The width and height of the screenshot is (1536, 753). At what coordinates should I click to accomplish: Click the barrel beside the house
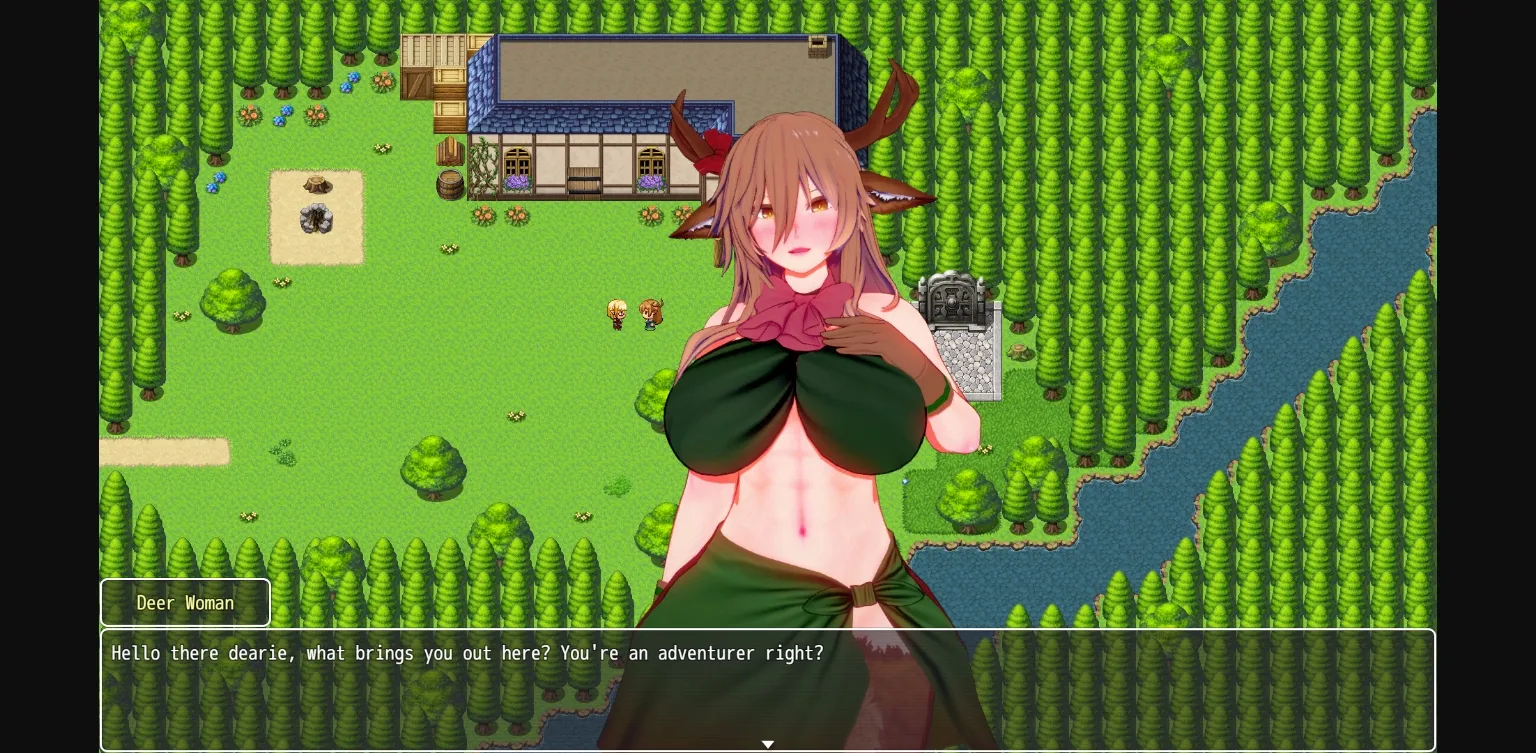pyautogui.click(x=451, y=183)
